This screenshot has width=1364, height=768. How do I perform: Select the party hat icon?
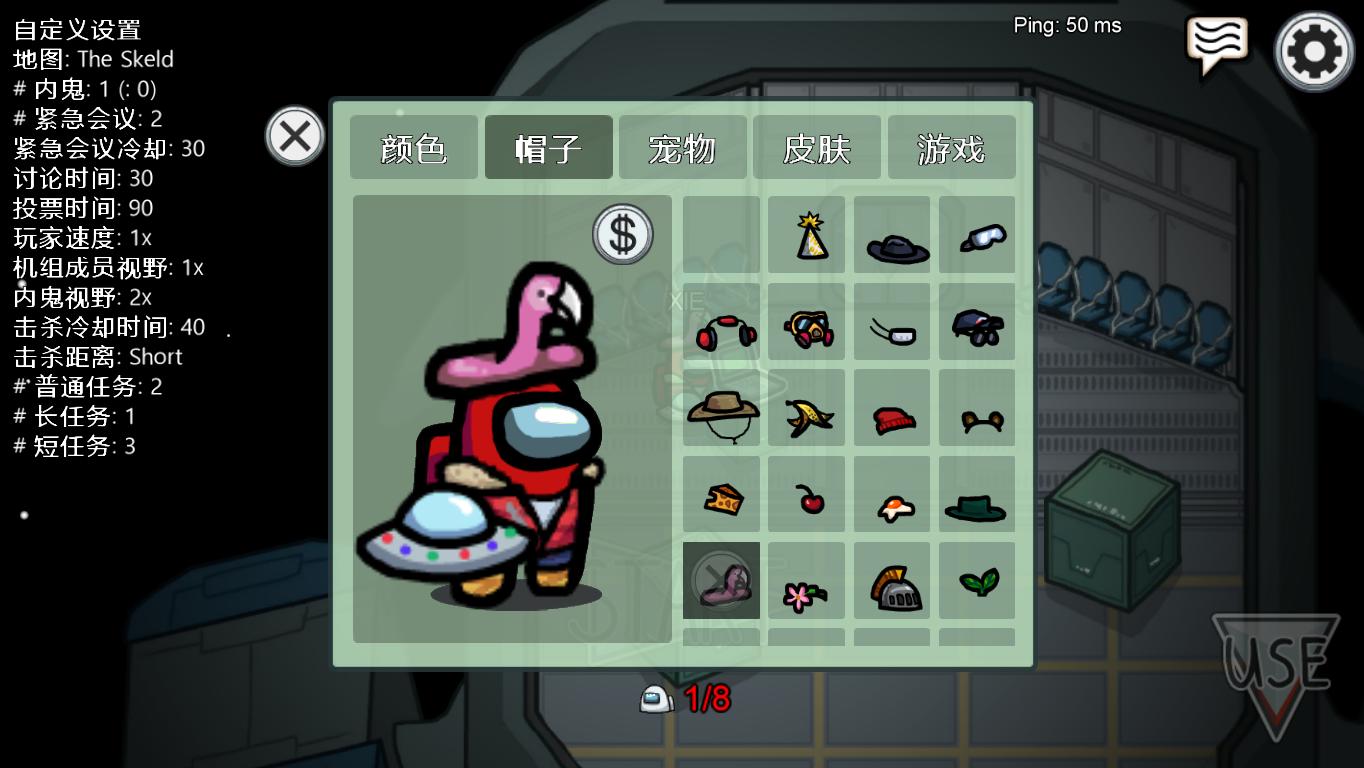coord(807,236)
